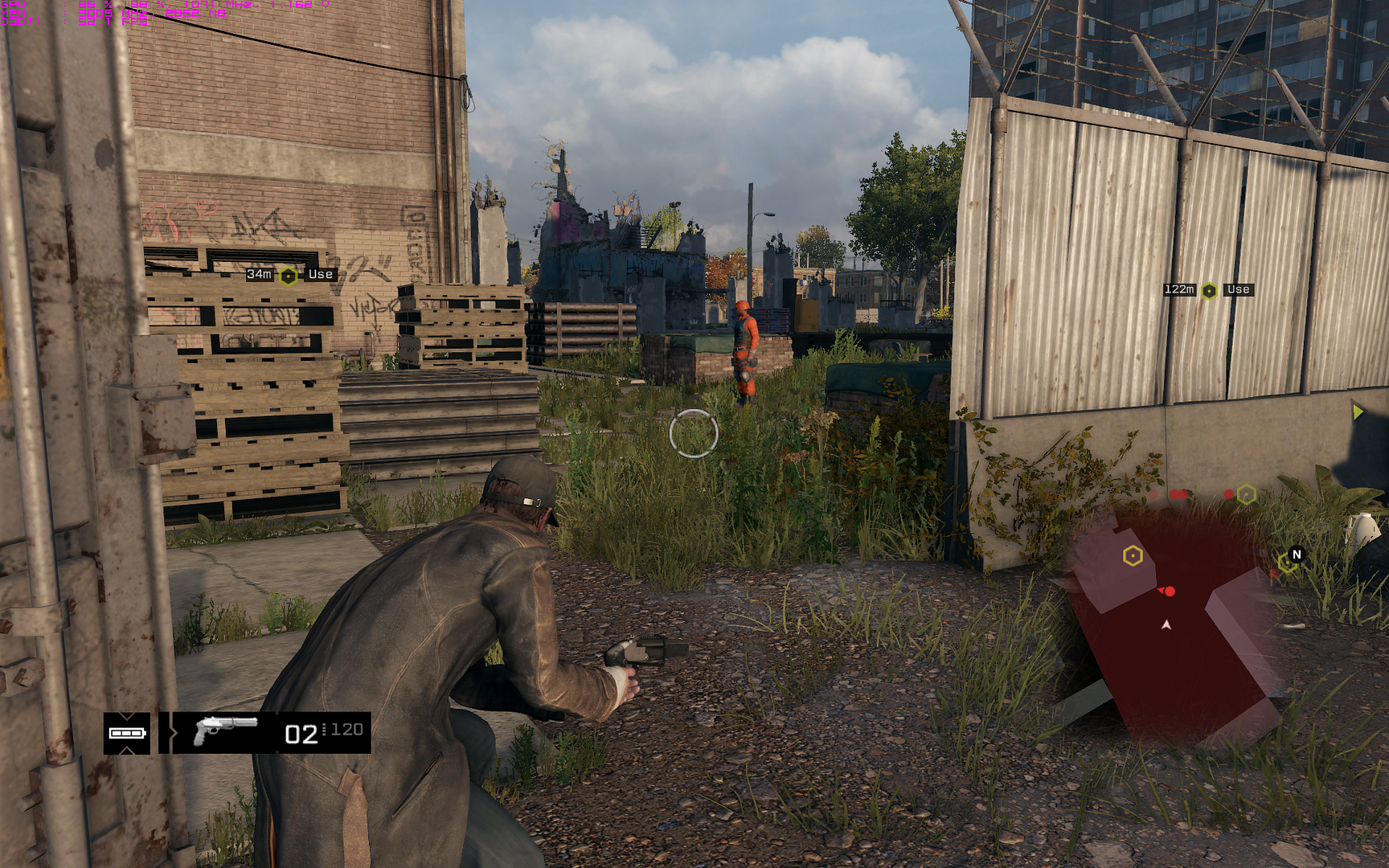This screenshot has width=1389, height=868.
Task: Click the hexagon marker right of the compass
Action: 1287,563
